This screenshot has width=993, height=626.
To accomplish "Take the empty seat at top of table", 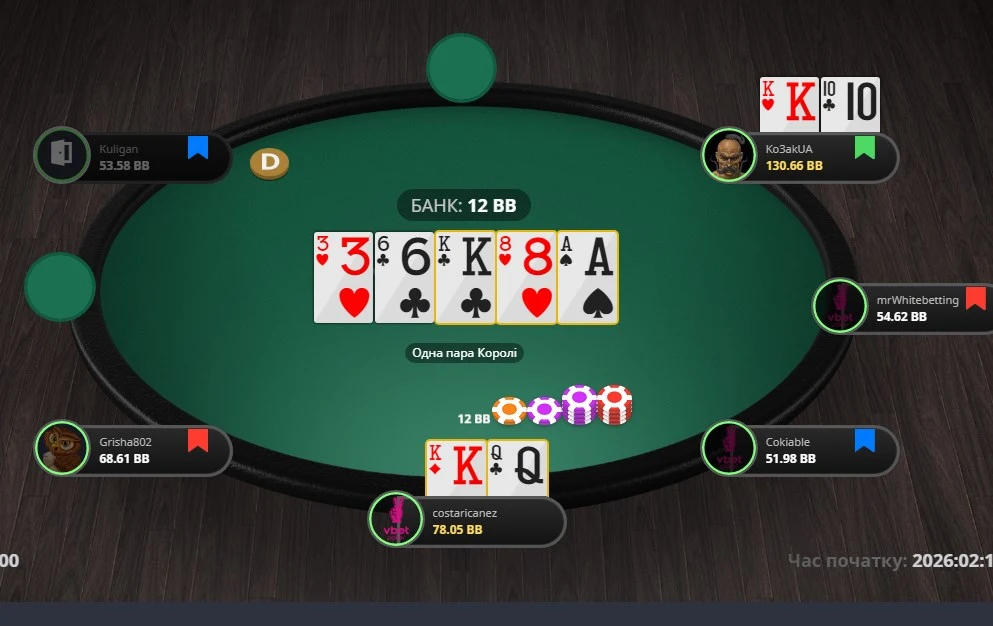I will [x=461, y=68].
